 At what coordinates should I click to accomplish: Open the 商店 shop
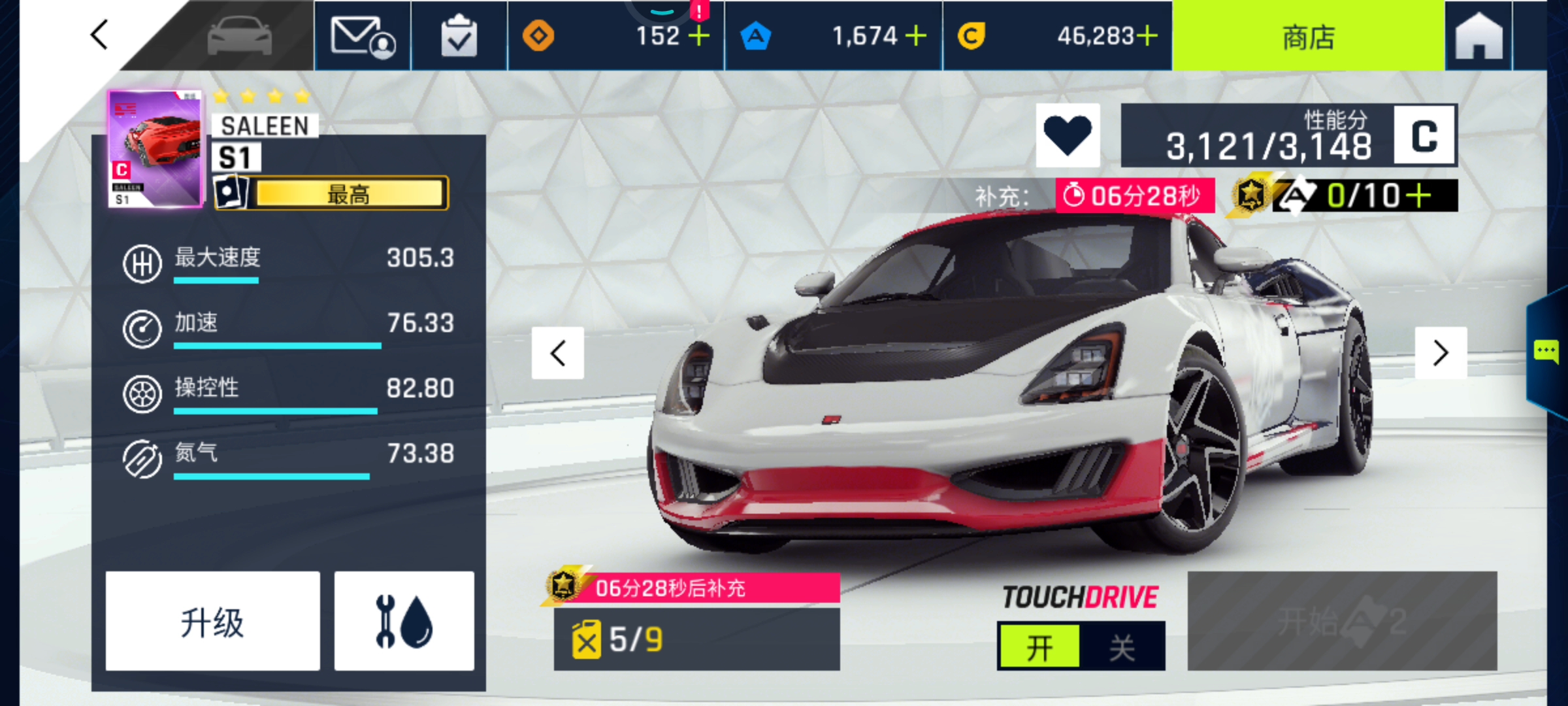coord(1308,37)
